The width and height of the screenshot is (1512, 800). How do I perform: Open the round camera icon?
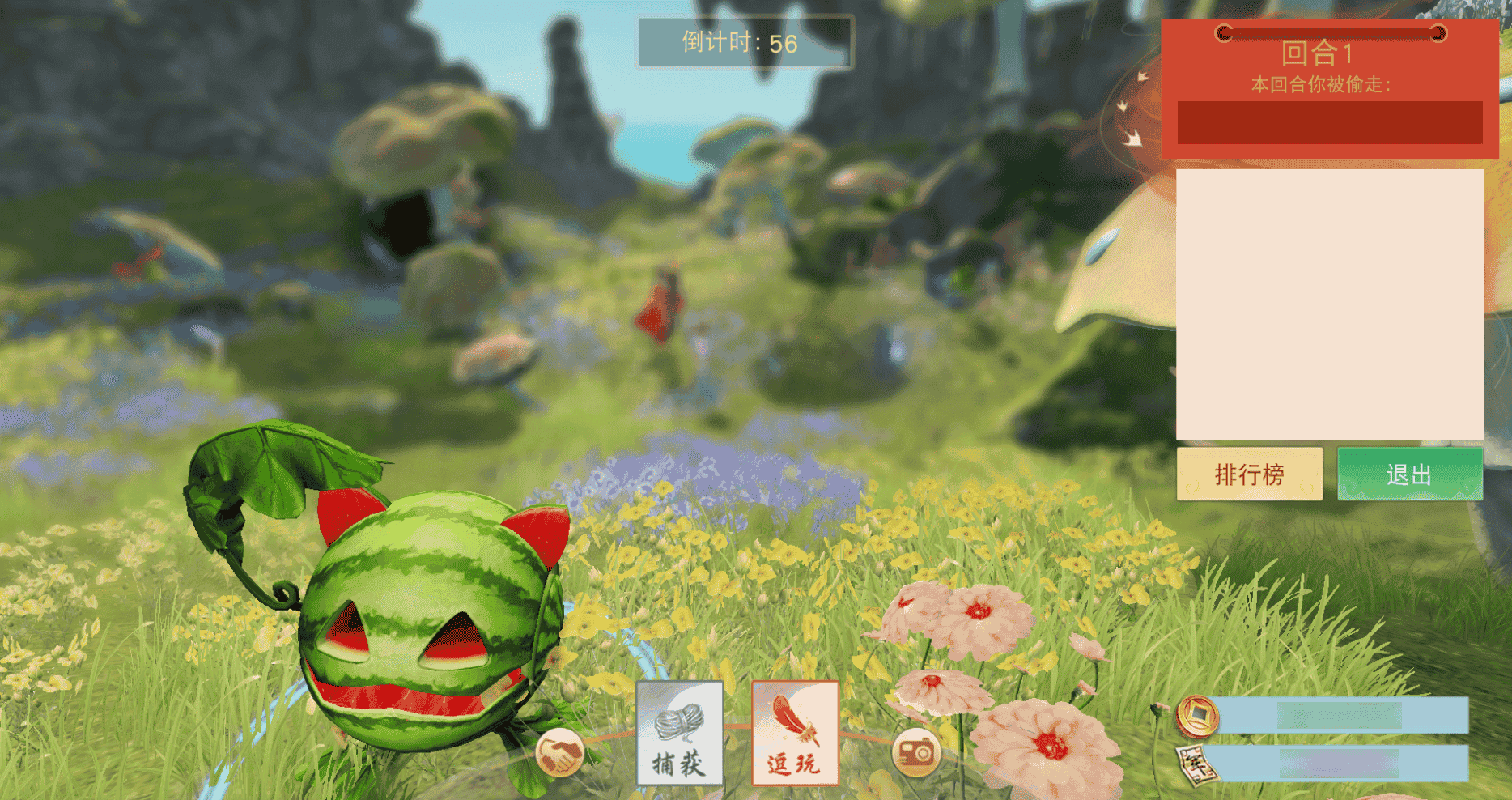pyautogui.click(x=915, y=753)
